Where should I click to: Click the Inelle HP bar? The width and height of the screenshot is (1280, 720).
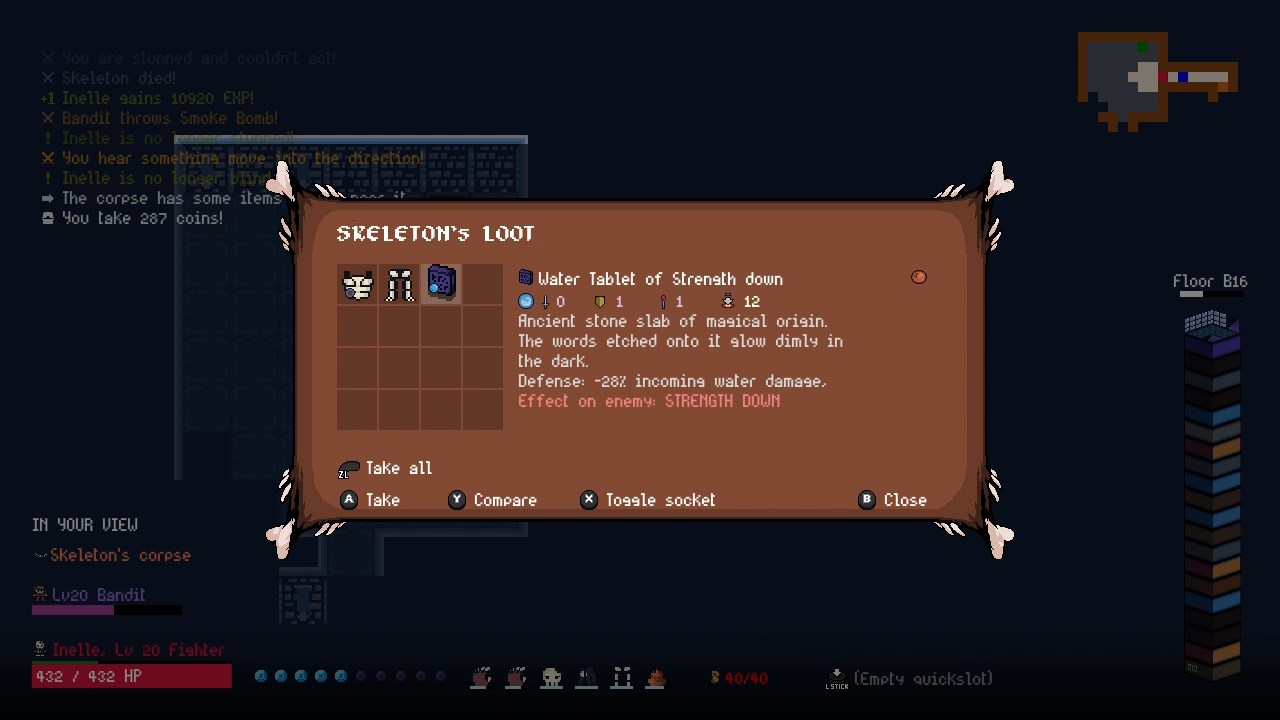pos(131,676)
